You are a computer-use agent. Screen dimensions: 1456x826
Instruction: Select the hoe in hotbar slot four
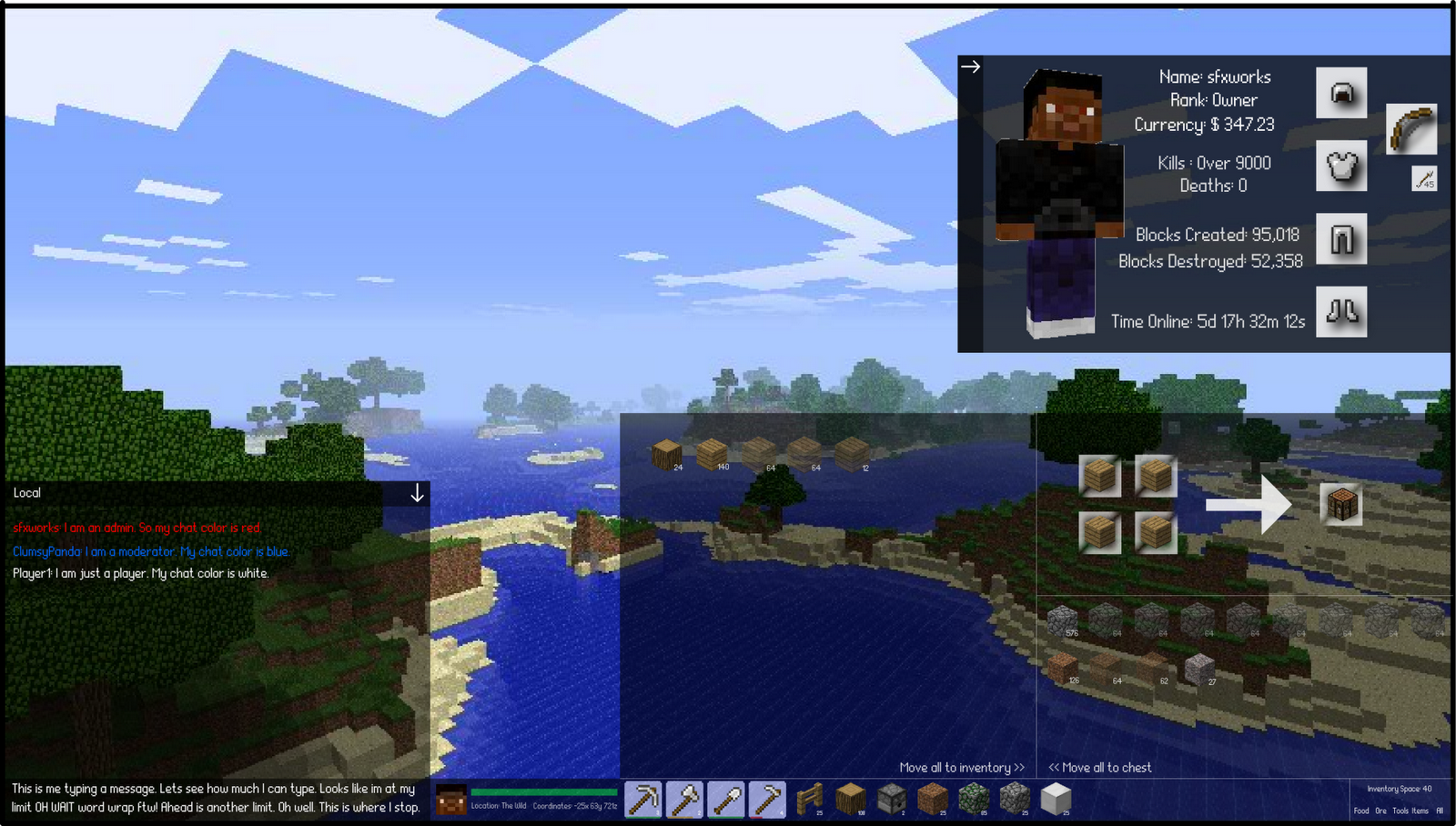pyautogui.click(x=767, y=799)
